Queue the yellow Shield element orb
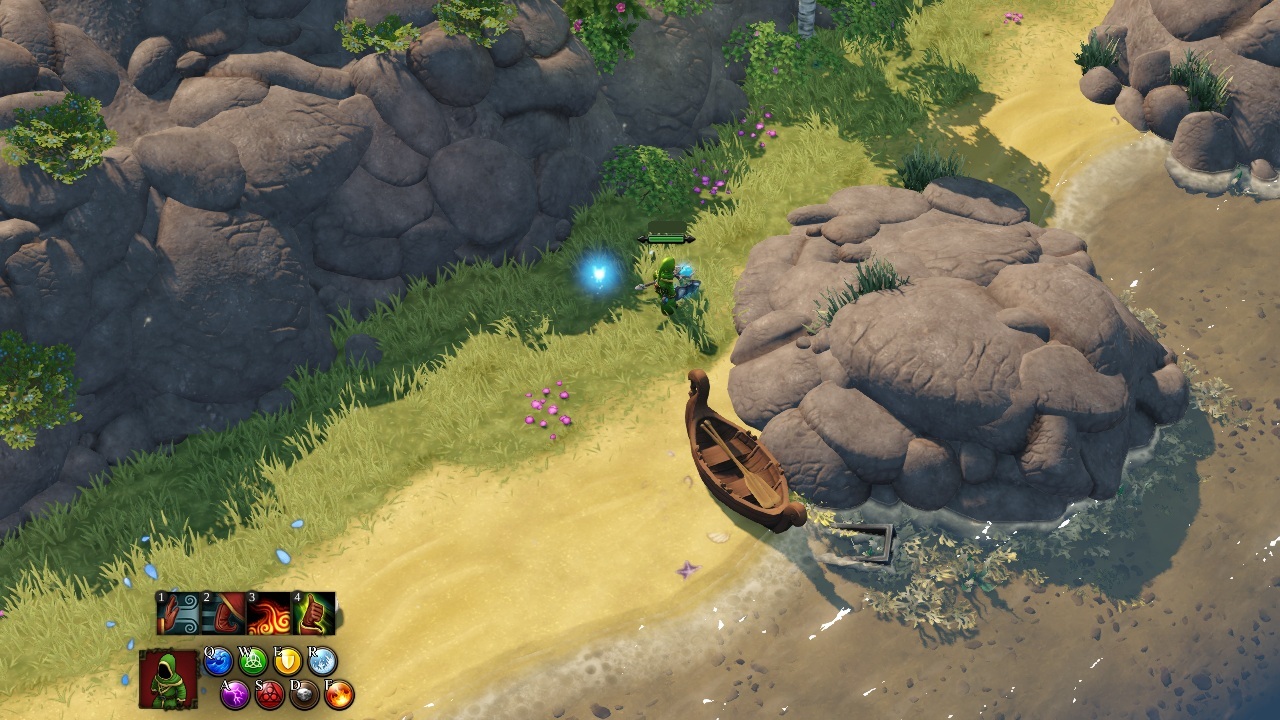Image resolution: width=1280 pixels, height=720 pixels. click(x=288, y=661)
